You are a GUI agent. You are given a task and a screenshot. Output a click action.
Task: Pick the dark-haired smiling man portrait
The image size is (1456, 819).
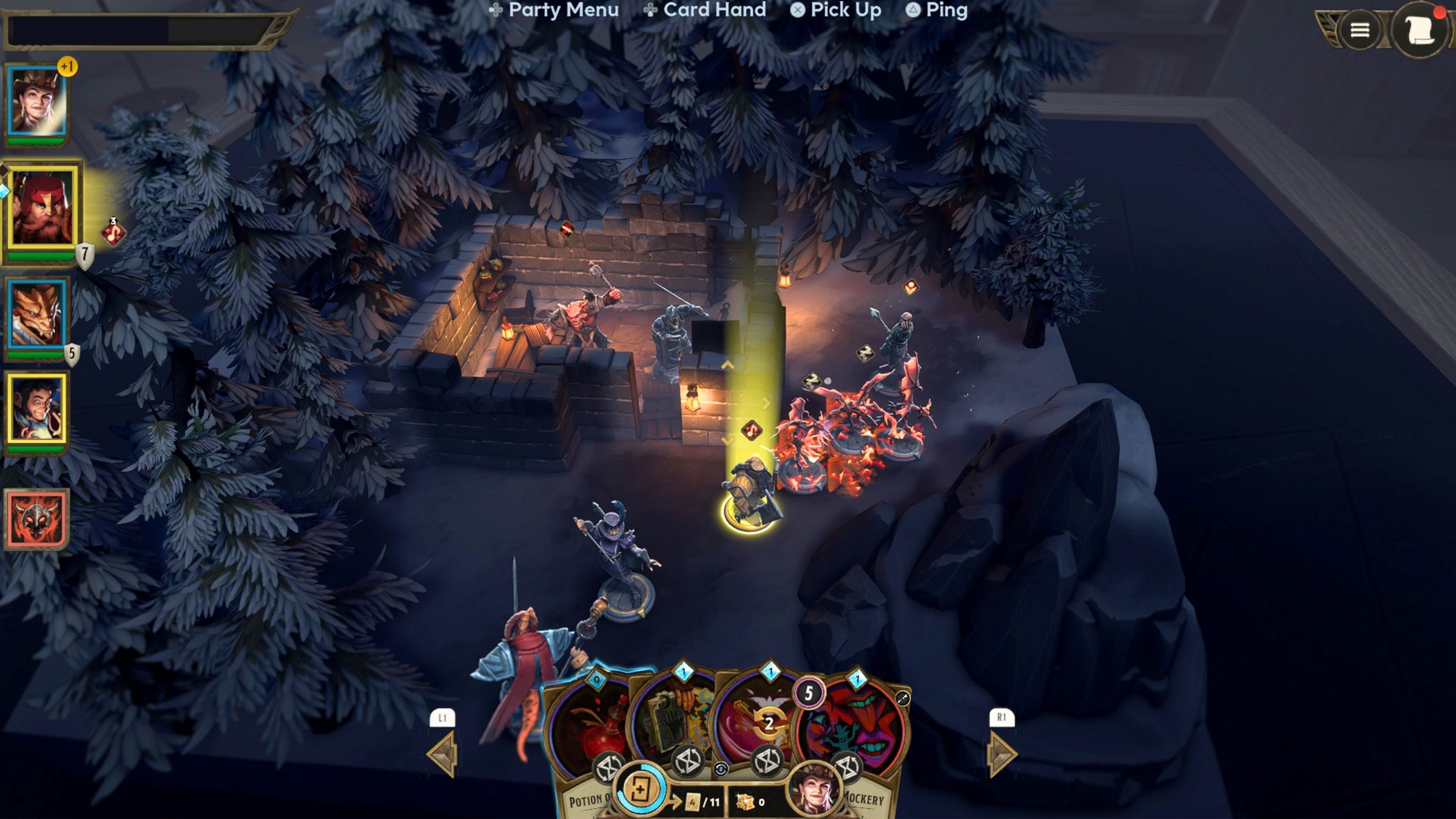pyautogui.click(x=36, y=408)
